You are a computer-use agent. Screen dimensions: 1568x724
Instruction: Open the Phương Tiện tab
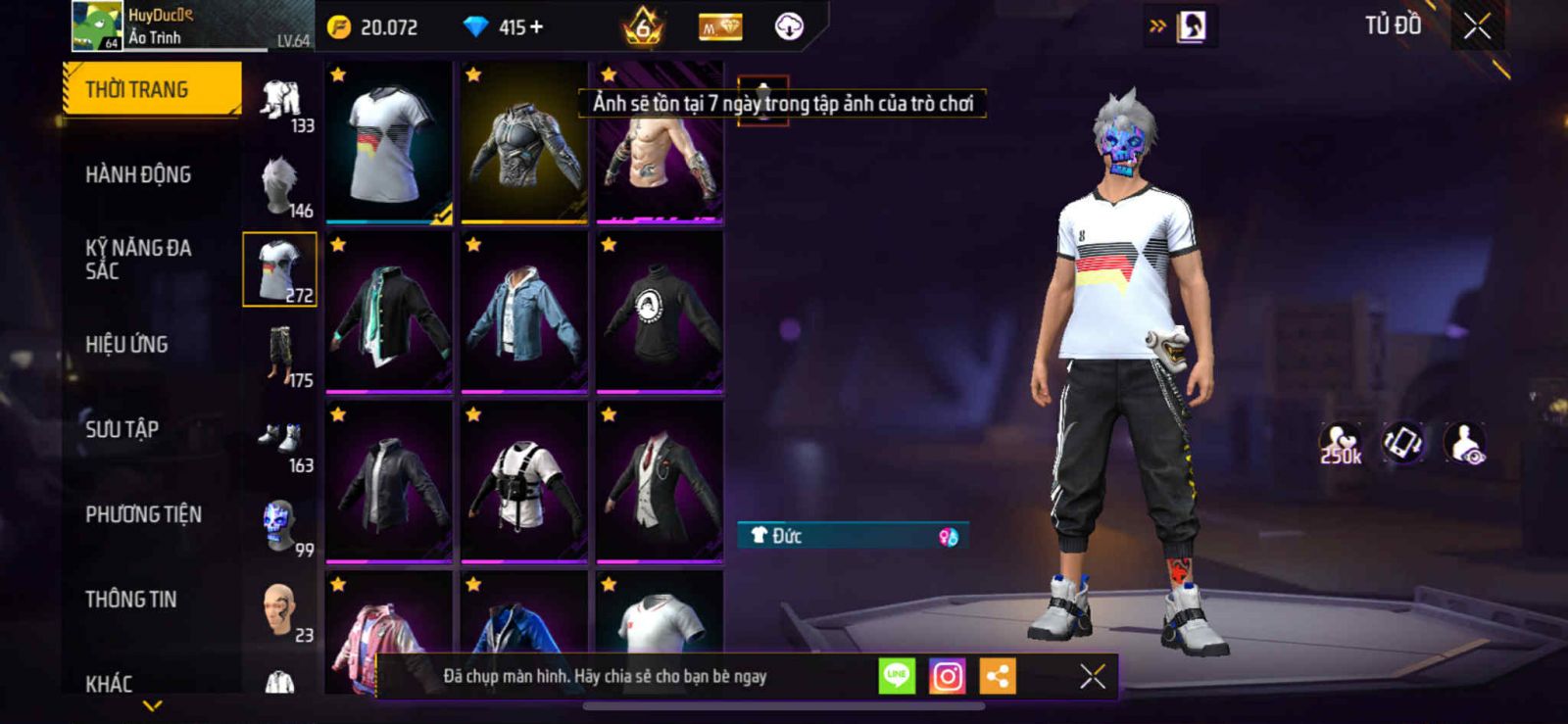pyautogui.click(x=143, y=514)
